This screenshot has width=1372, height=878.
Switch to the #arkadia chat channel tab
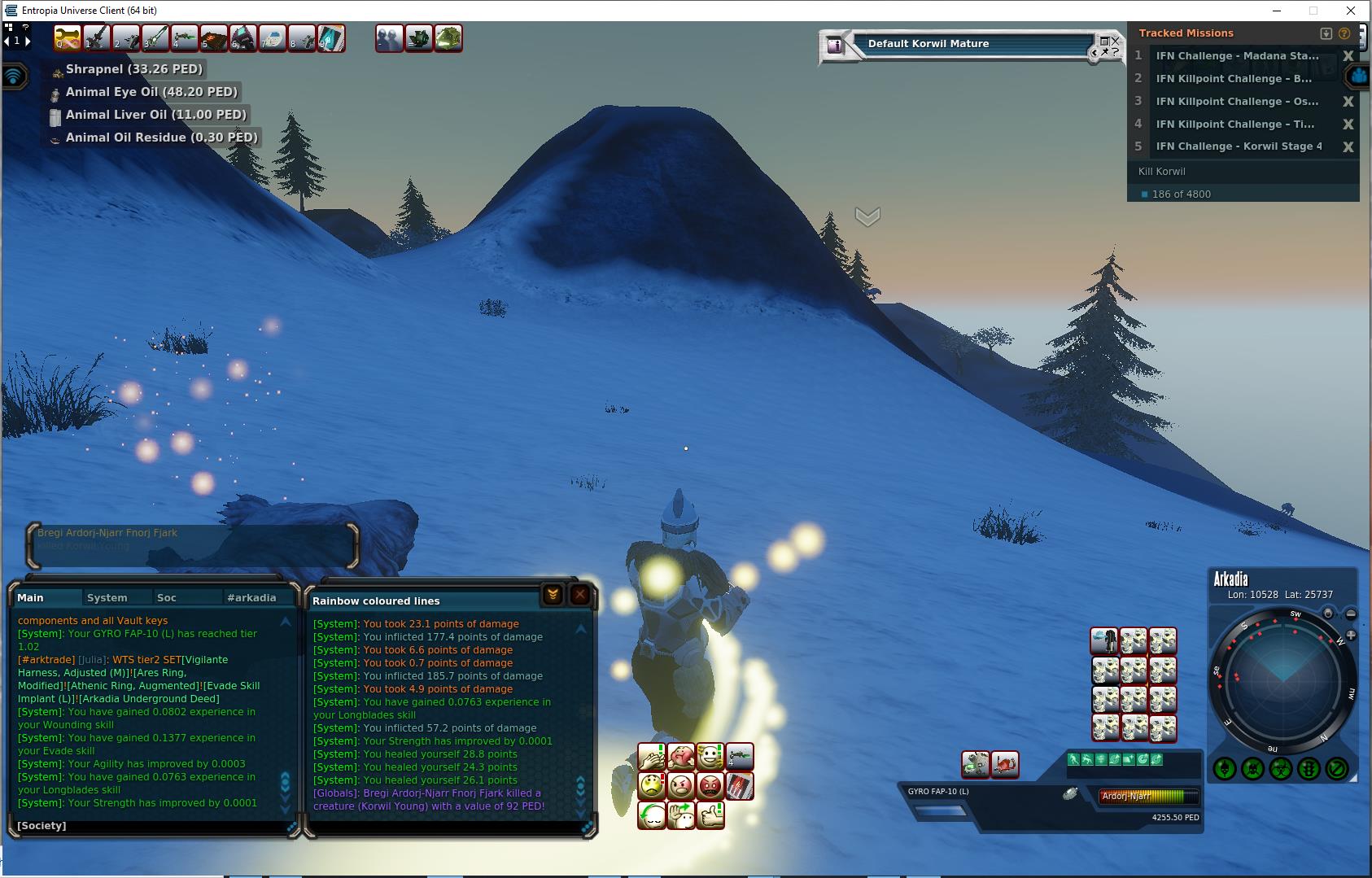pyautogui.click(x=251, y=597)
